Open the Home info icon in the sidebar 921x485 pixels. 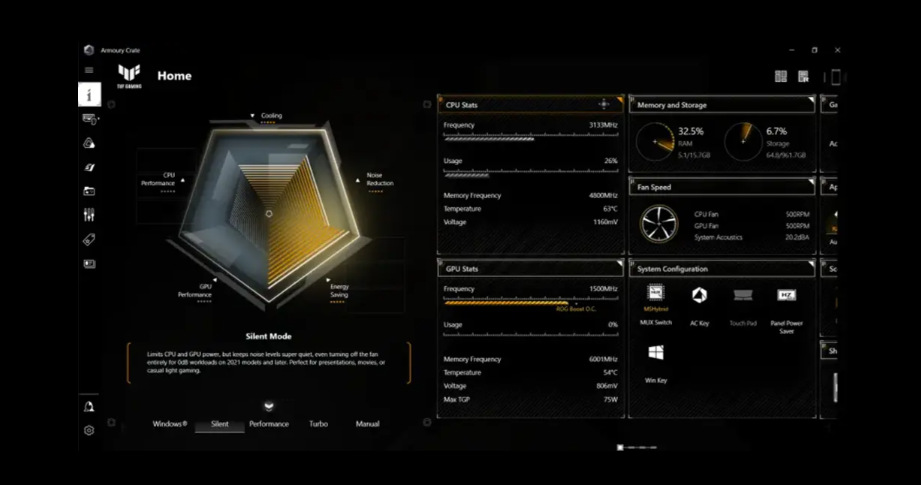pyautogui.click(x=89, y=95)
